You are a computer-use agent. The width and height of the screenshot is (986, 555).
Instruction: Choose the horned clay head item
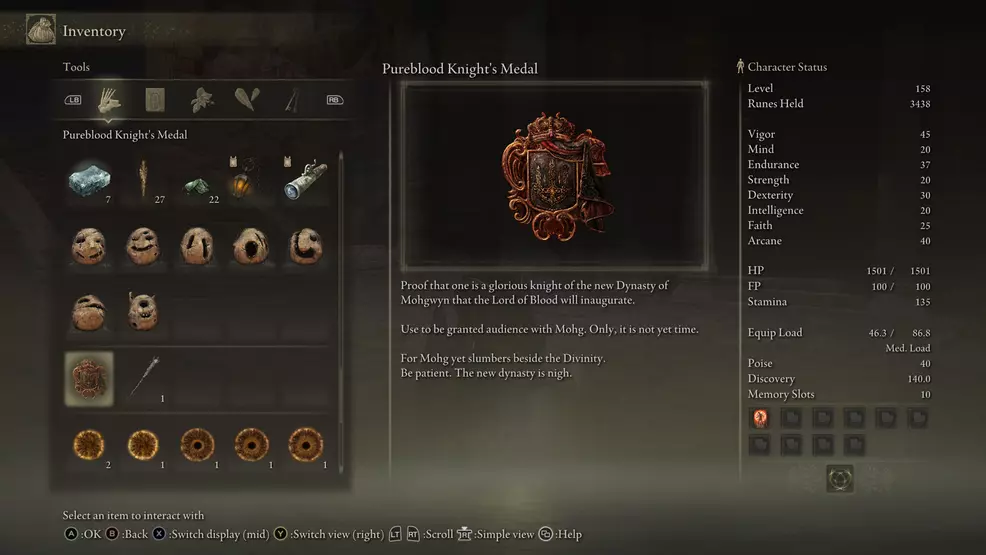(x=142, y=311)
